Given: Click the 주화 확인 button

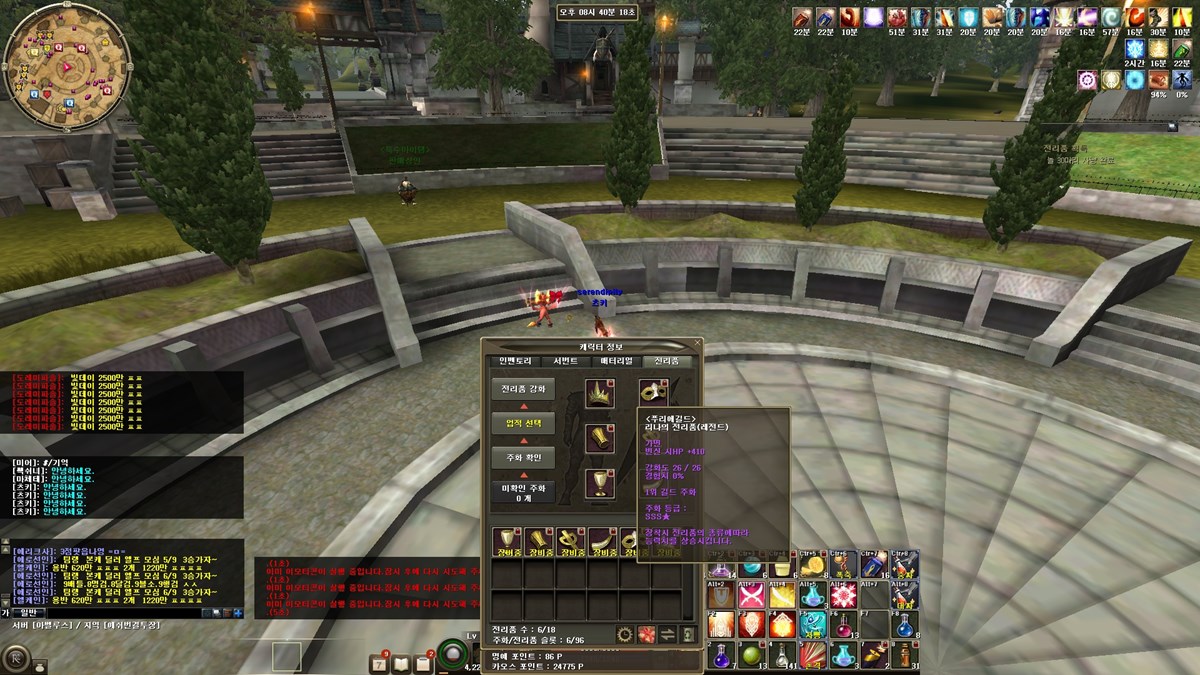Looking at the screenshot, I should pos(522,457).
